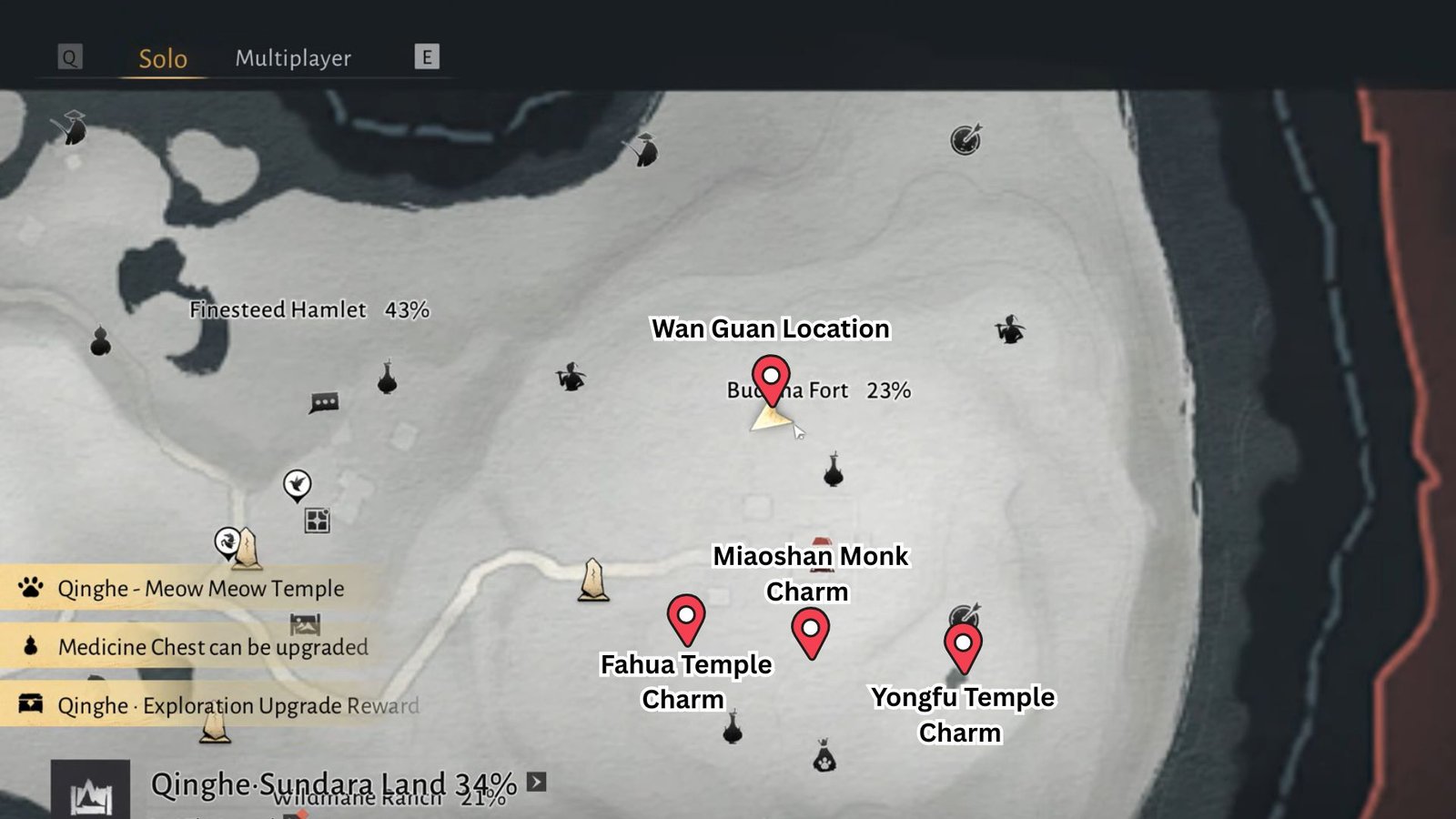Open the puzzle grid marker below the bird pin
1456x819 pixels.
tap(316, 519)
